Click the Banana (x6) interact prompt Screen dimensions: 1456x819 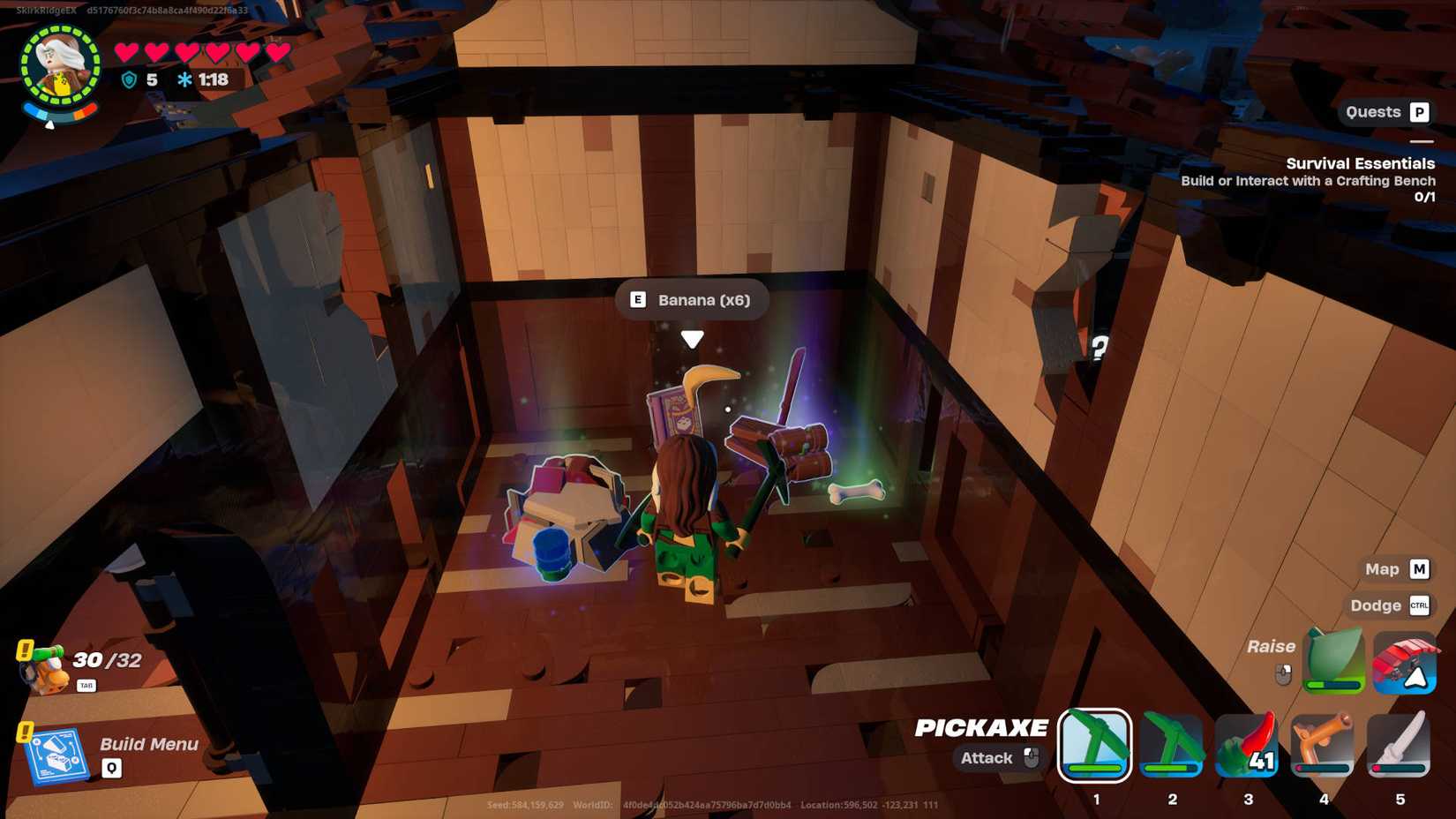pyautogui.click(x=691, y=299)
